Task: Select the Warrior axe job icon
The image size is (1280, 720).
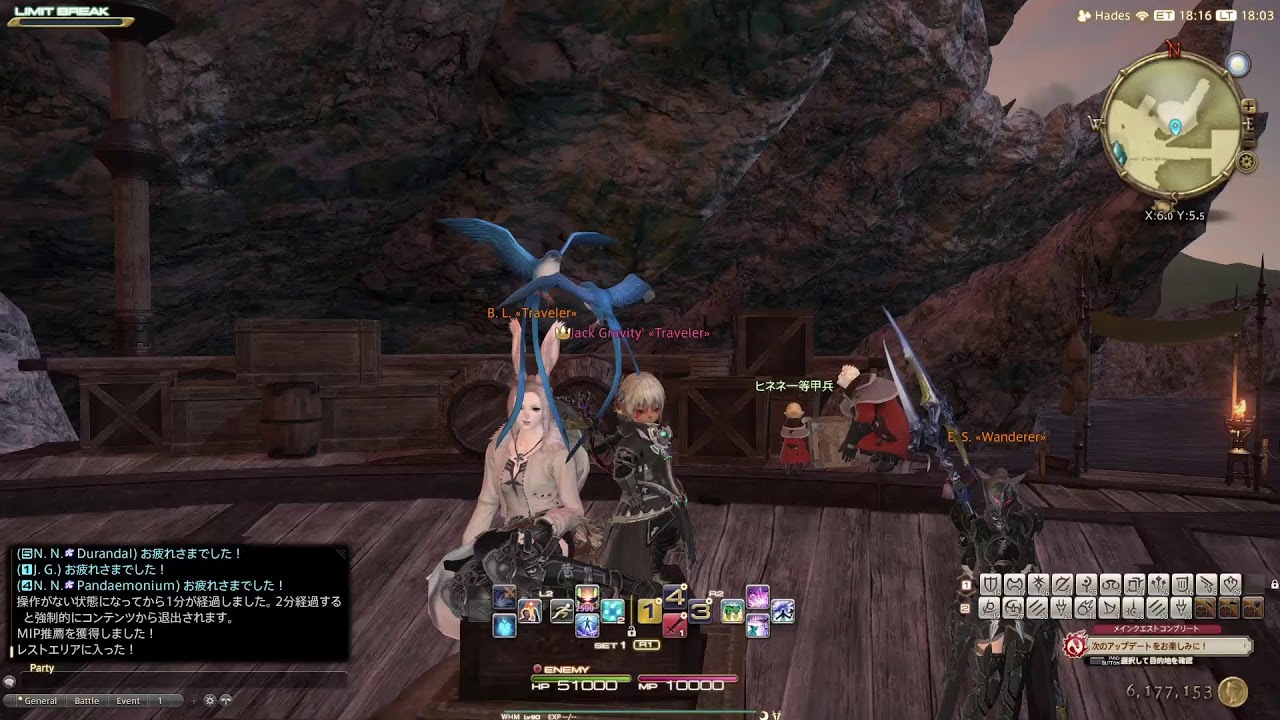Action: [x=1013, y=584]
